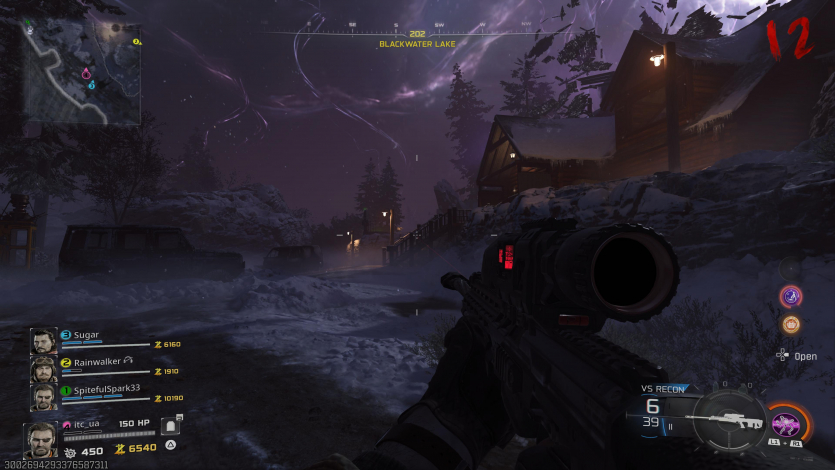The height and width of the screenshot is (470, 835).
Task: Select Sugar's squad portrait
Action: 43,341
